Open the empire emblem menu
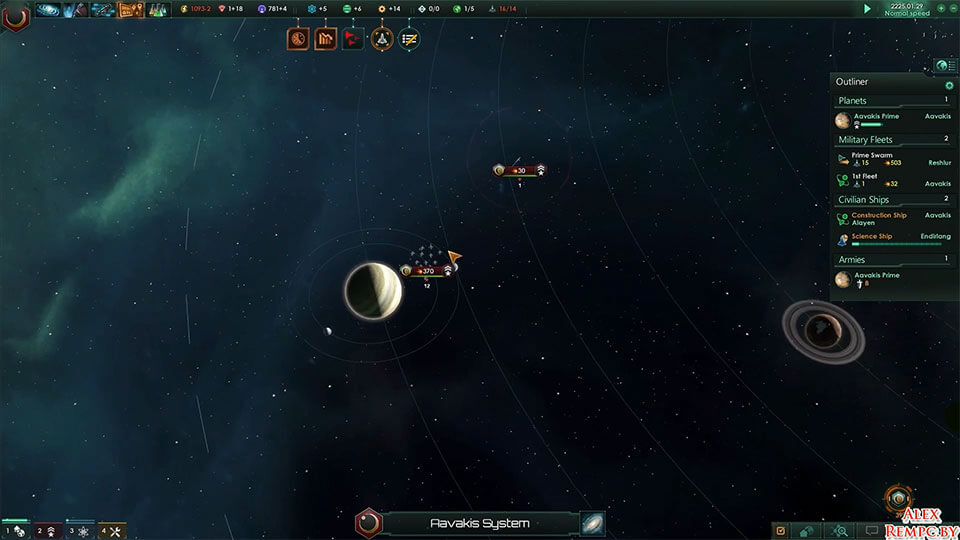Viewport: 960px width, 540px height. click(14, 15)
